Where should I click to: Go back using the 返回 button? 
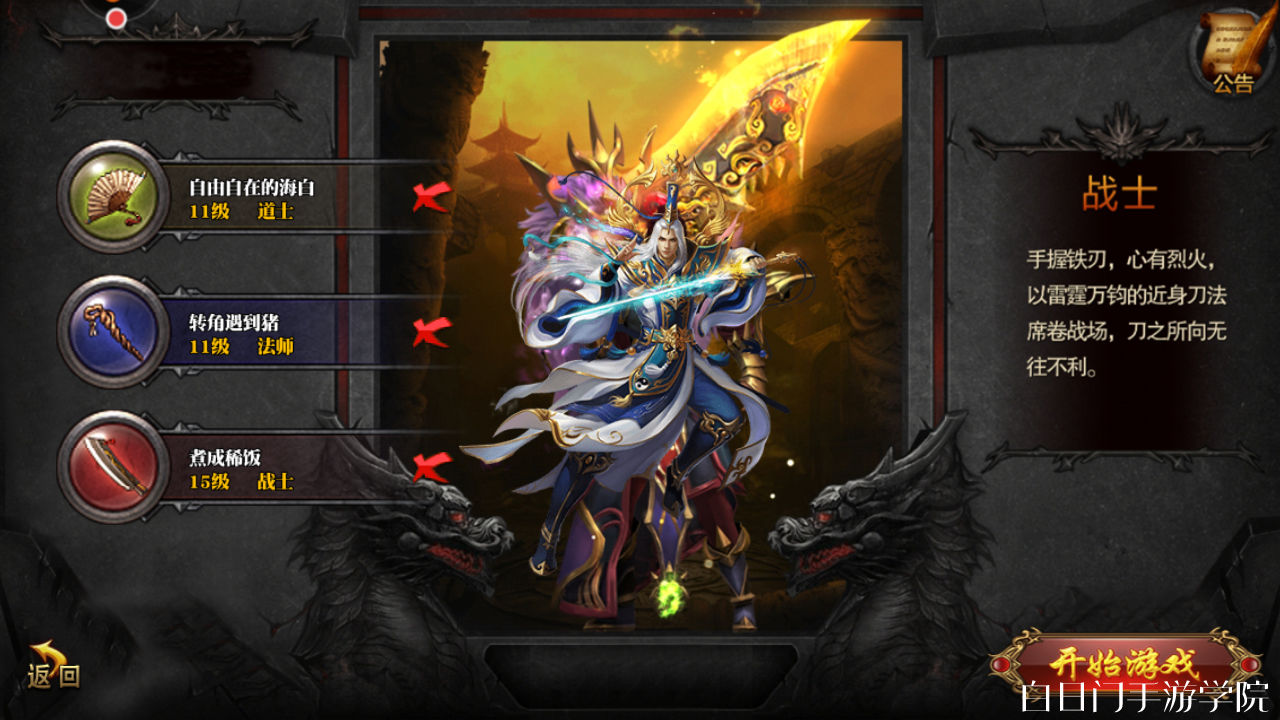53,668
